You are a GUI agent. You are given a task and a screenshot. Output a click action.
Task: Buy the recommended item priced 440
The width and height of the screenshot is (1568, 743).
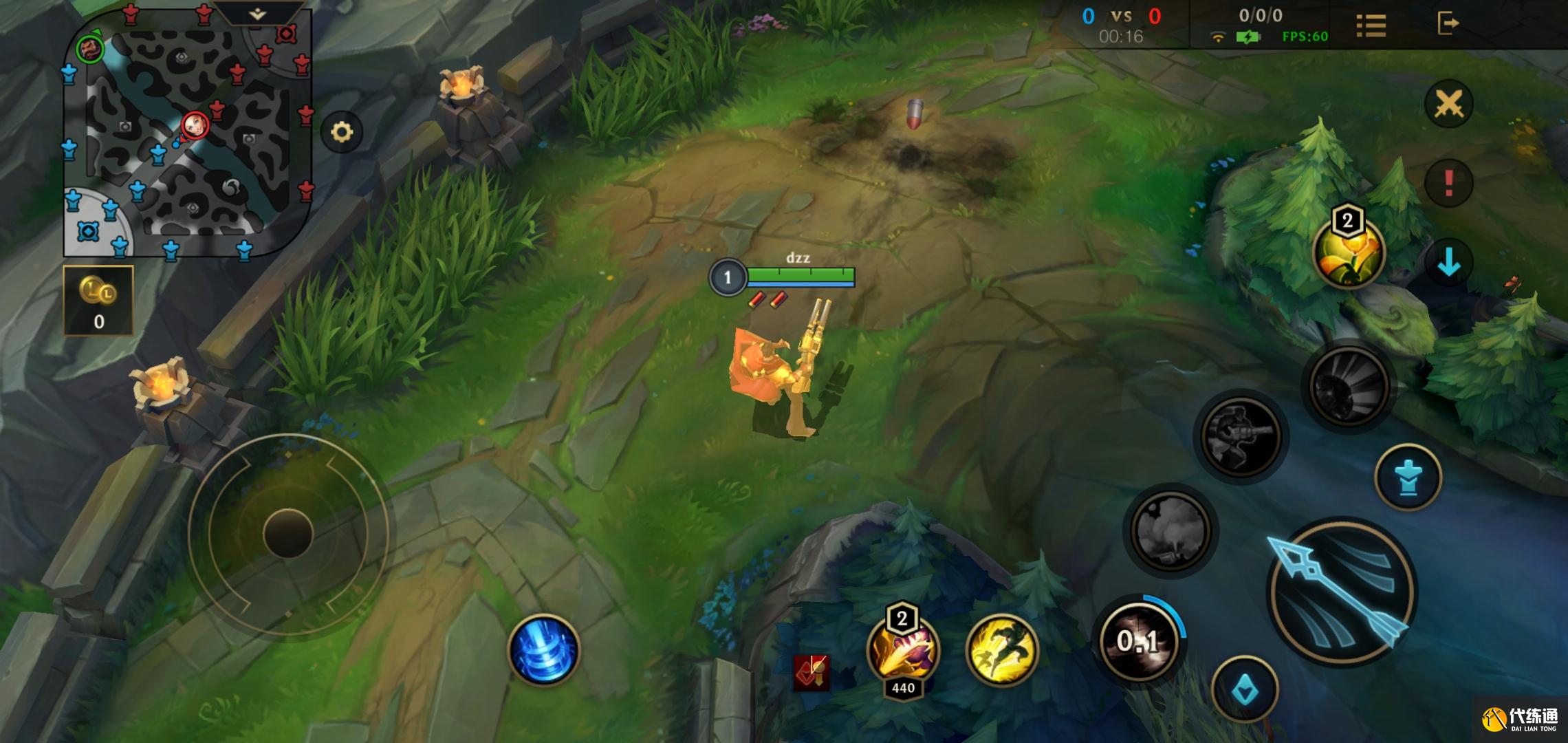click(903, 650)
